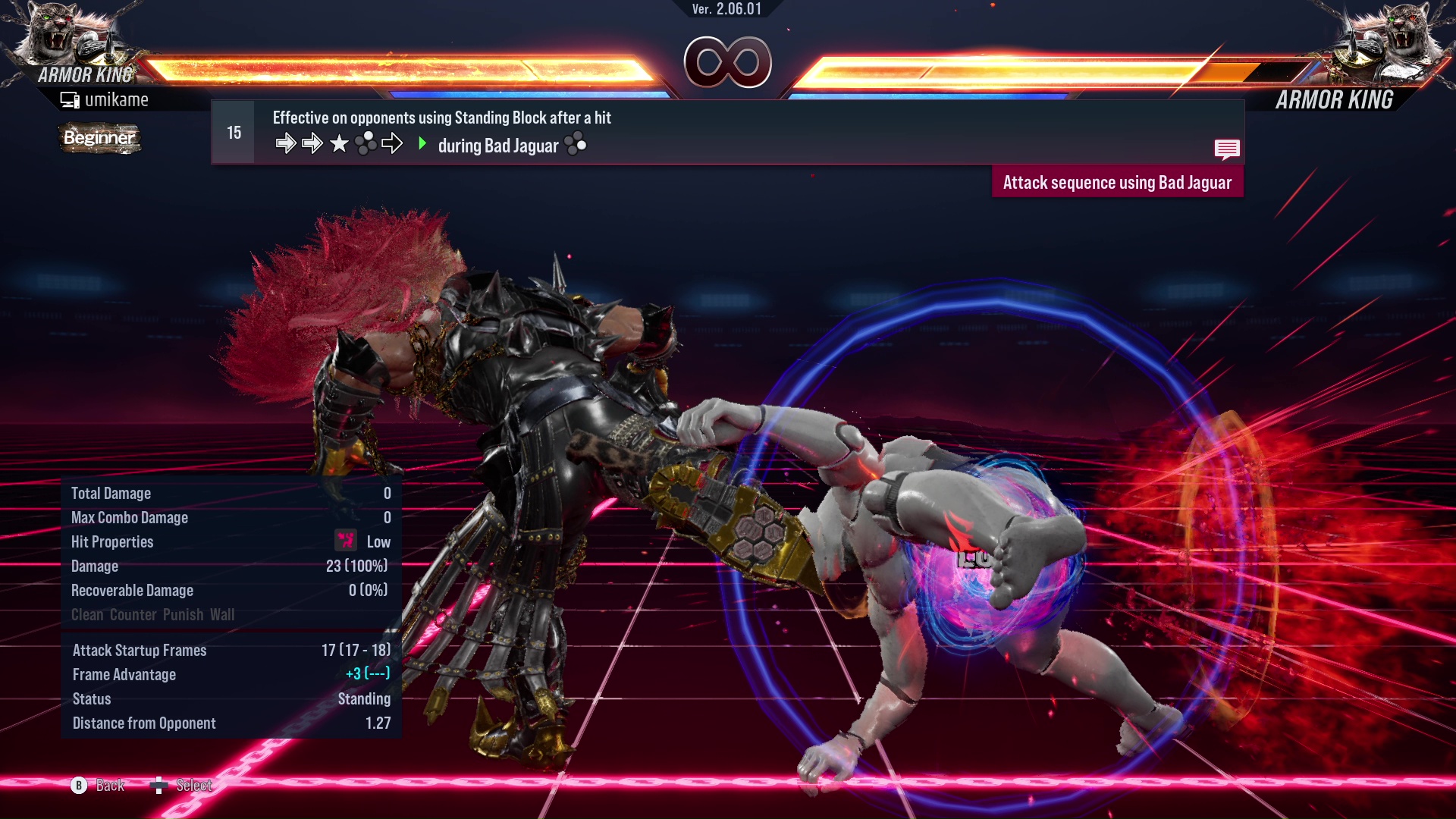Viewport: 1456px width, 819px height.
Task: Toggle the Wall indicator in the damage panel
Action: point(224,615)
